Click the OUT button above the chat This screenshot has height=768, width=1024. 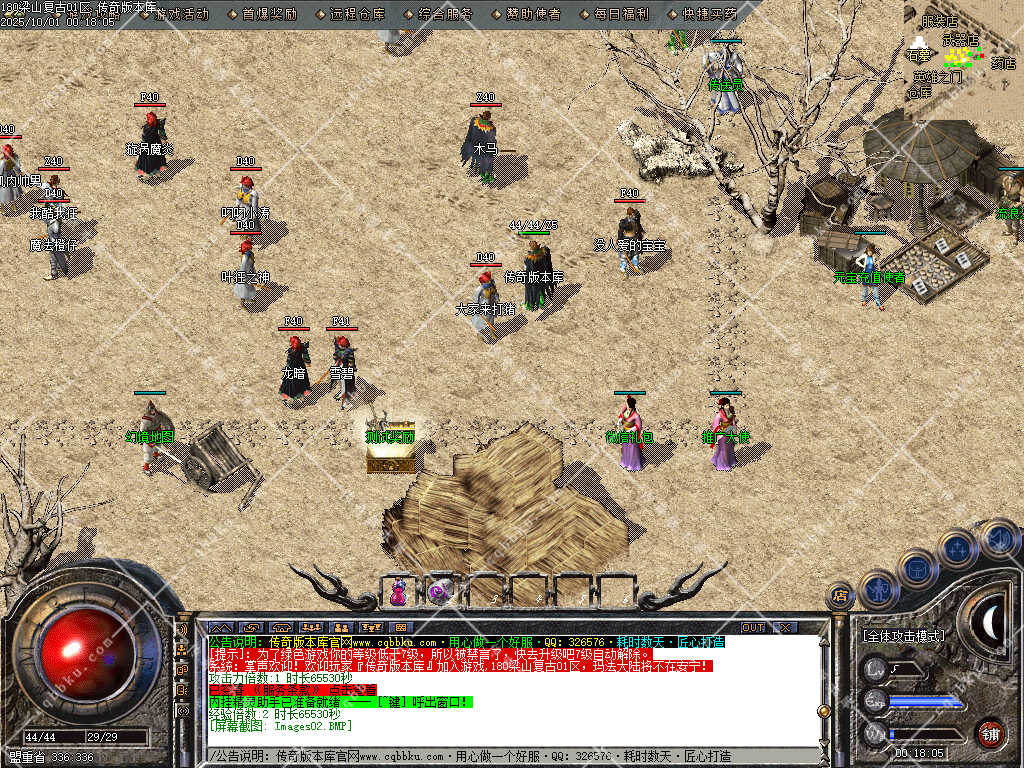(x=753, y=628)
